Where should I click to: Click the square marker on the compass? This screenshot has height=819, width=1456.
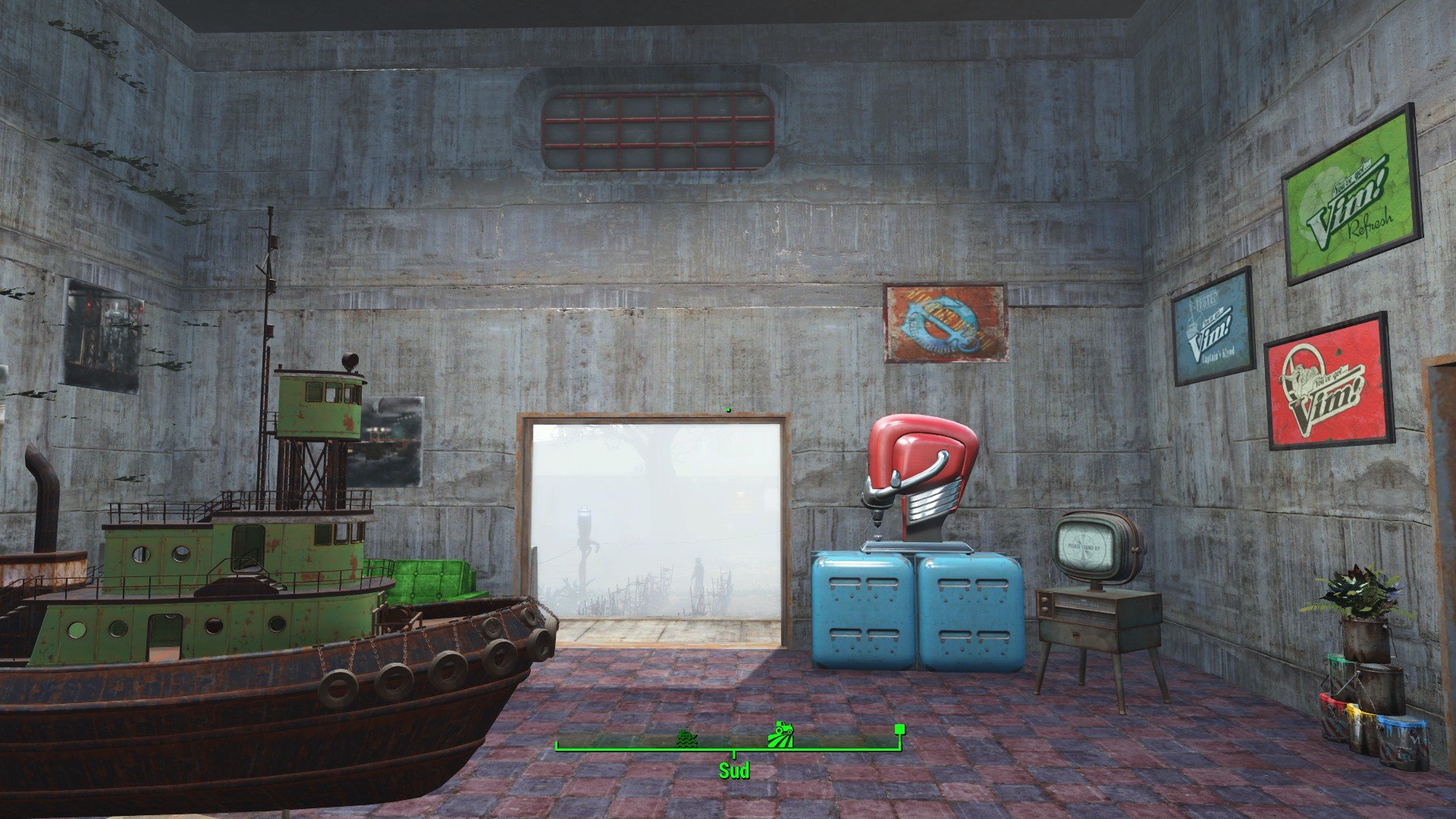coord(899,730)
